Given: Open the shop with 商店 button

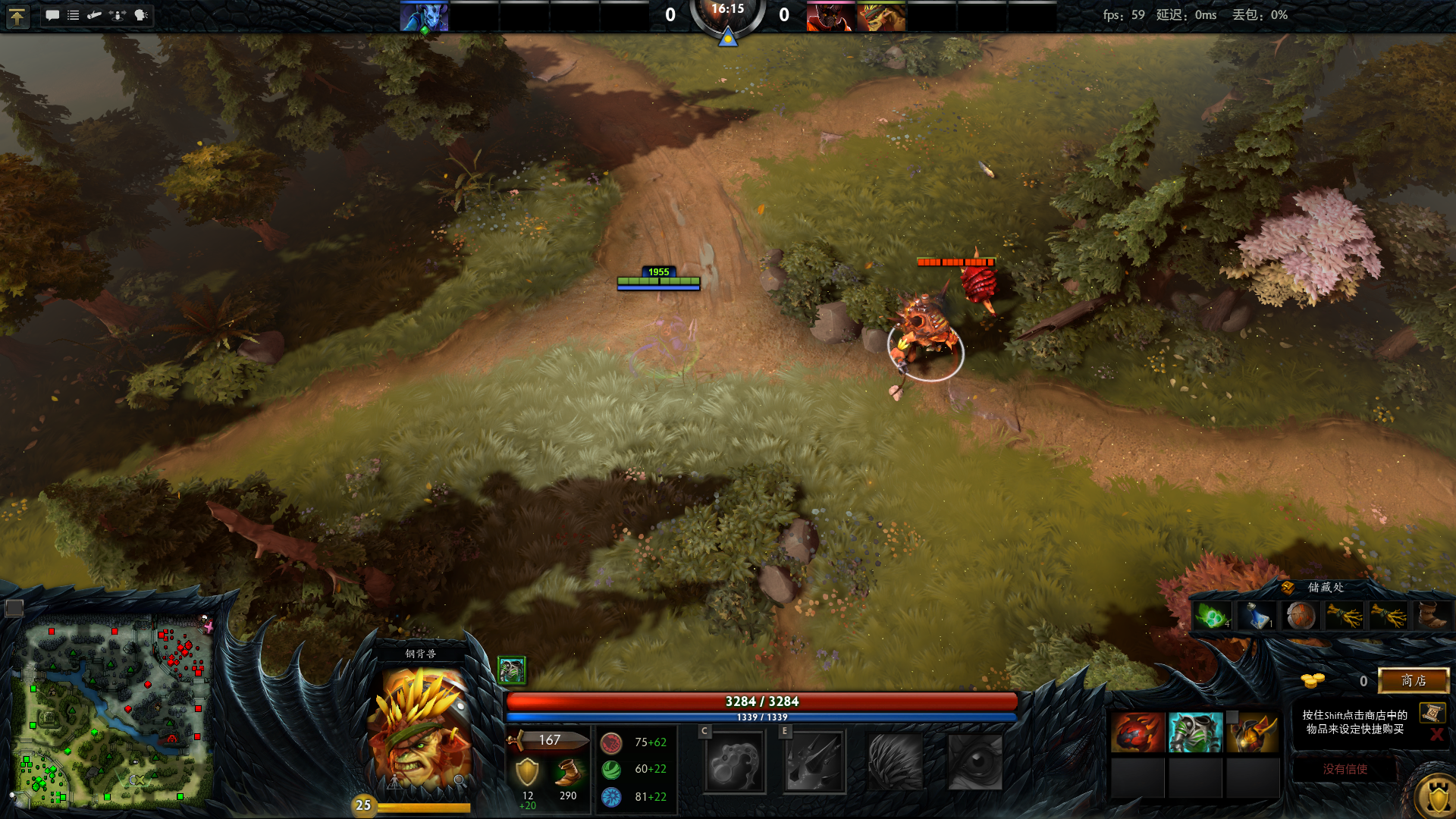Looking at the screenshot, I should coord(1413,680).
